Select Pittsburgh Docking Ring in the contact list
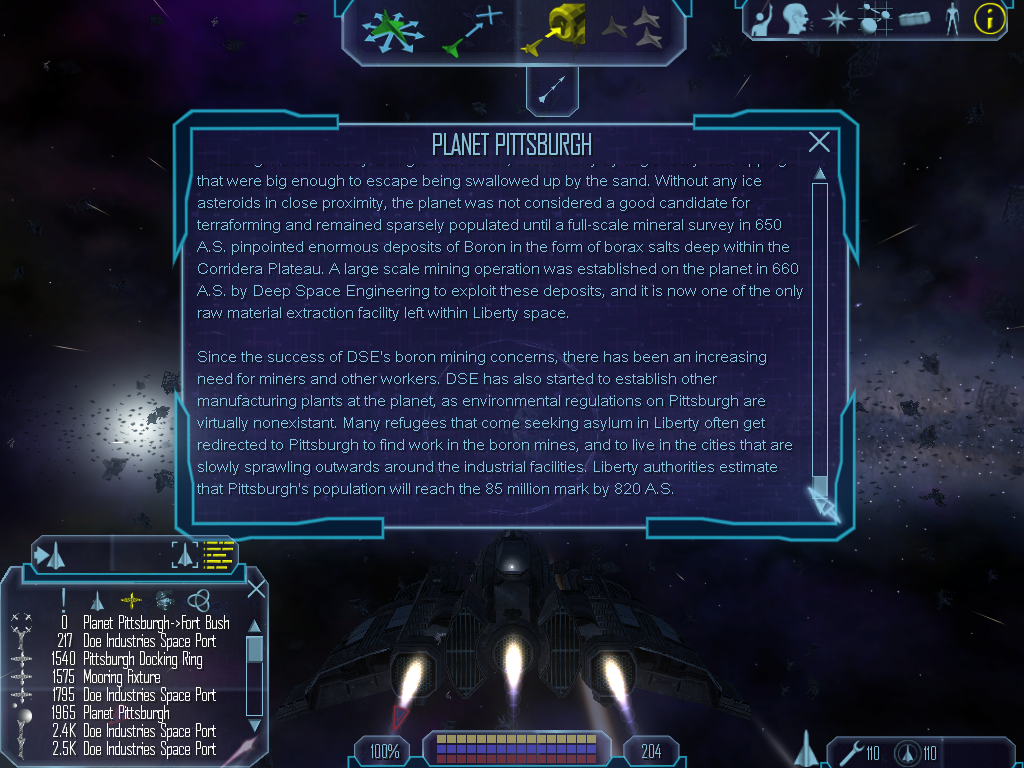Screen dimensions: 1024x768 coord(142,659)
